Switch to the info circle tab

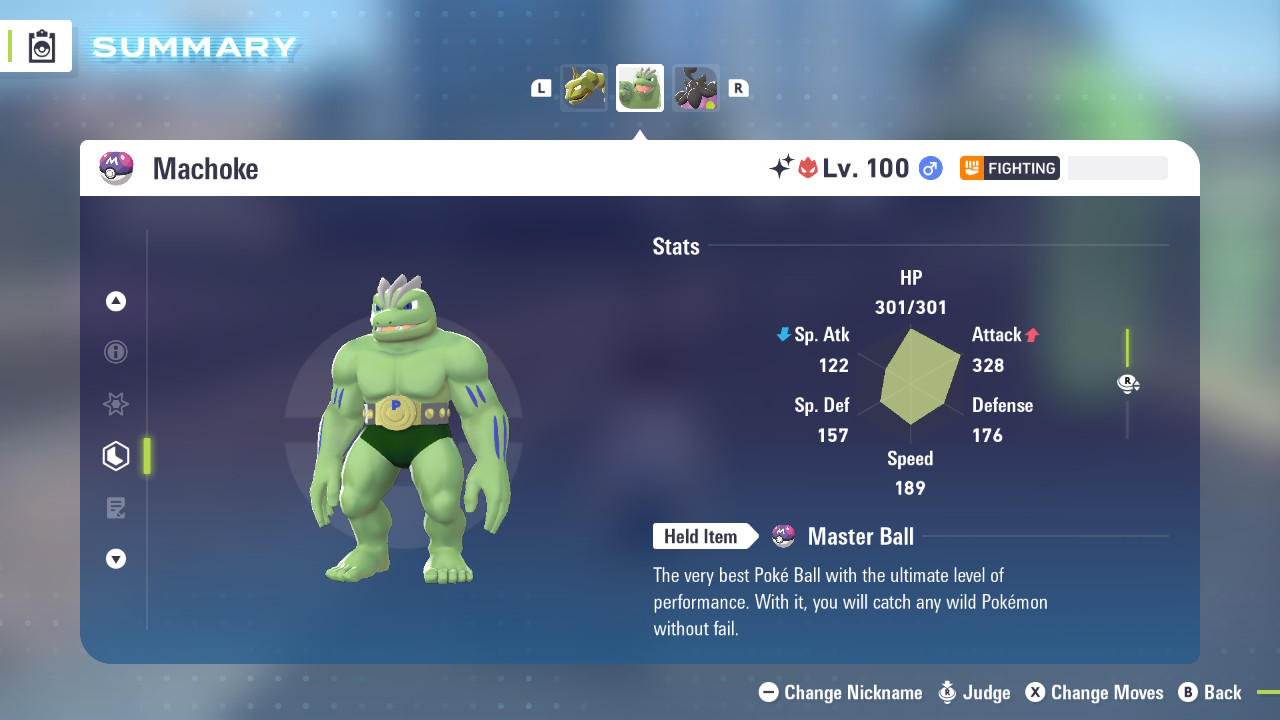(x=116, y=352)
